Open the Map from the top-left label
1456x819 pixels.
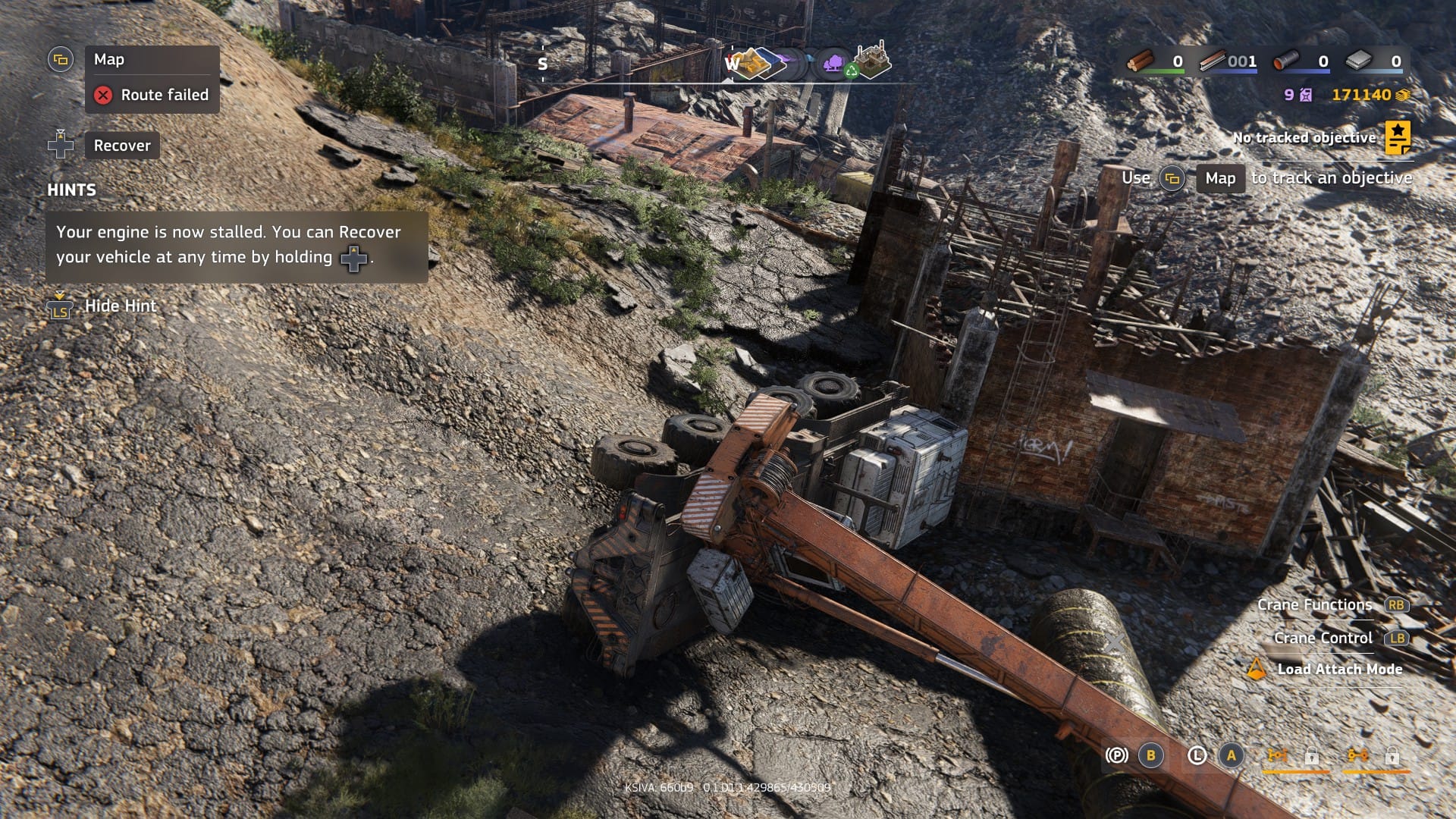(109, 59)
